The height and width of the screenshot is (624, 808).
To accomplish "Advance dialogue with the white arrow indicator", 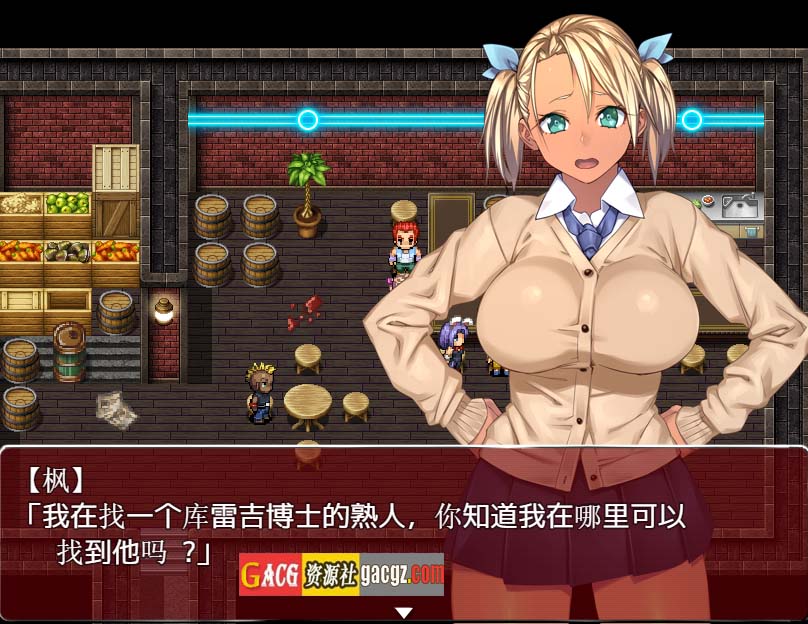I will [403, 612].
